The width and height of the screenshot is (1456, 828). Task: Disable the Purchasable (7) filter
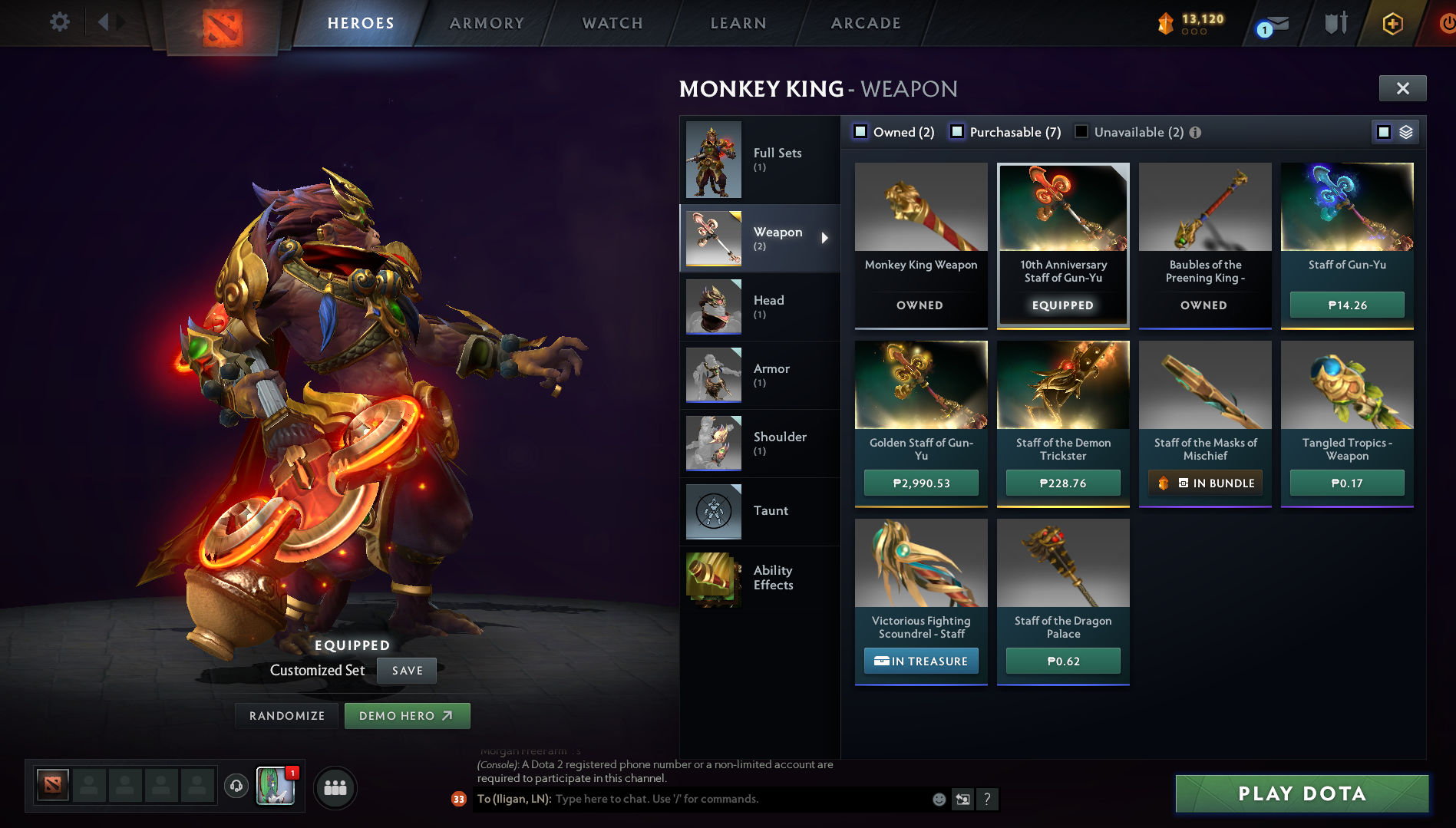pos(956,131)
